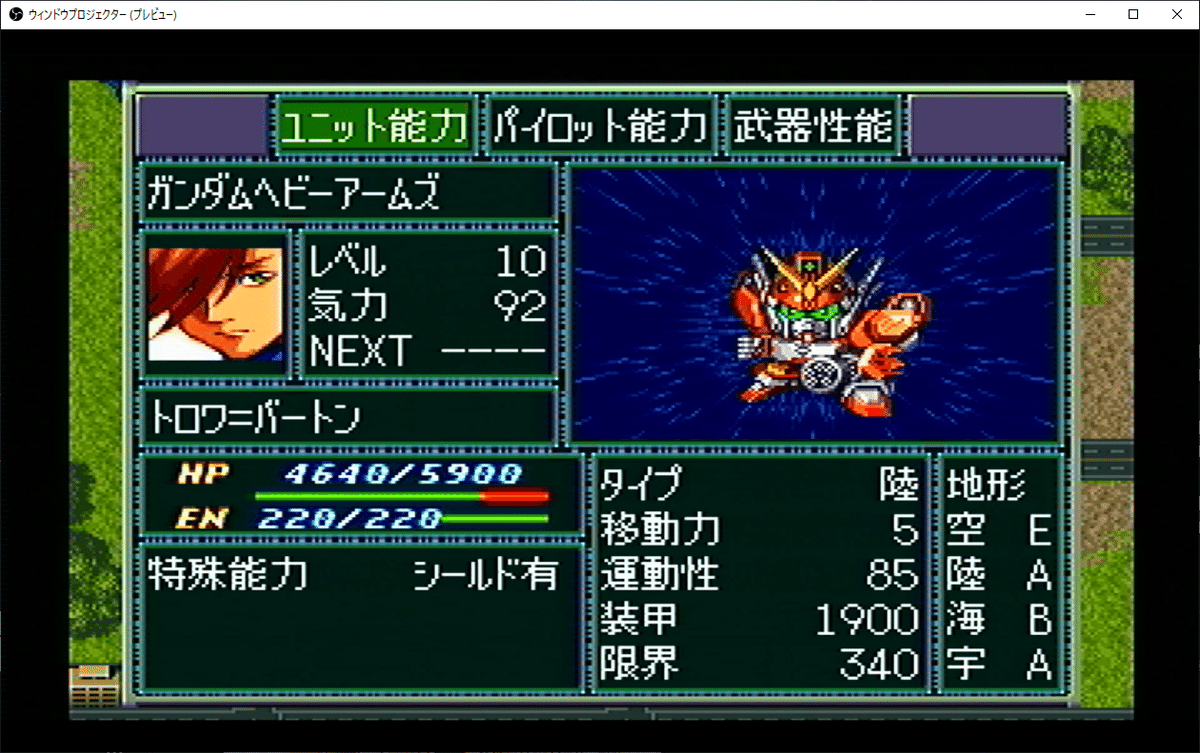
Task: Open the 武器性能 tab
Action: pos(812,125)
